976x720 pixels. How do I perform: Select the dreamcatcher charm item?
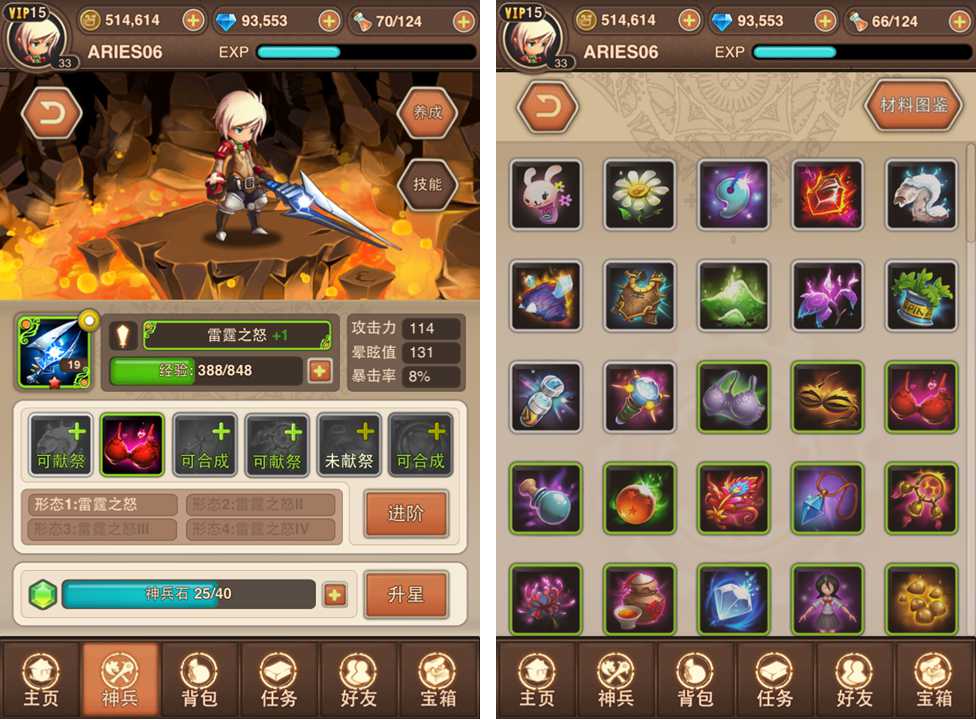point(922,498)
